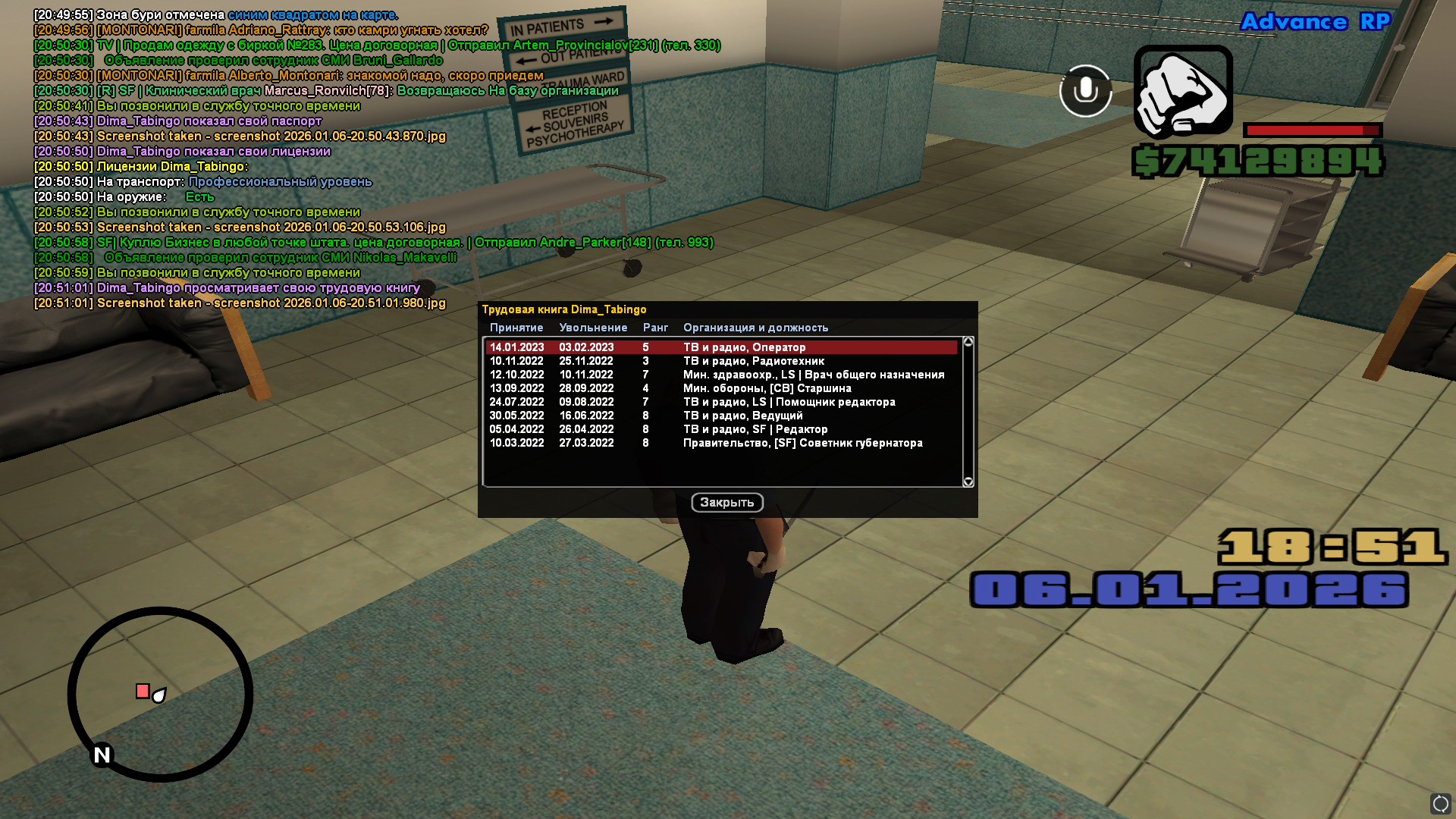Viewport: 1456px width, 819px height.
Task: Choose the SF | Редактор entry
Action: 720,429
